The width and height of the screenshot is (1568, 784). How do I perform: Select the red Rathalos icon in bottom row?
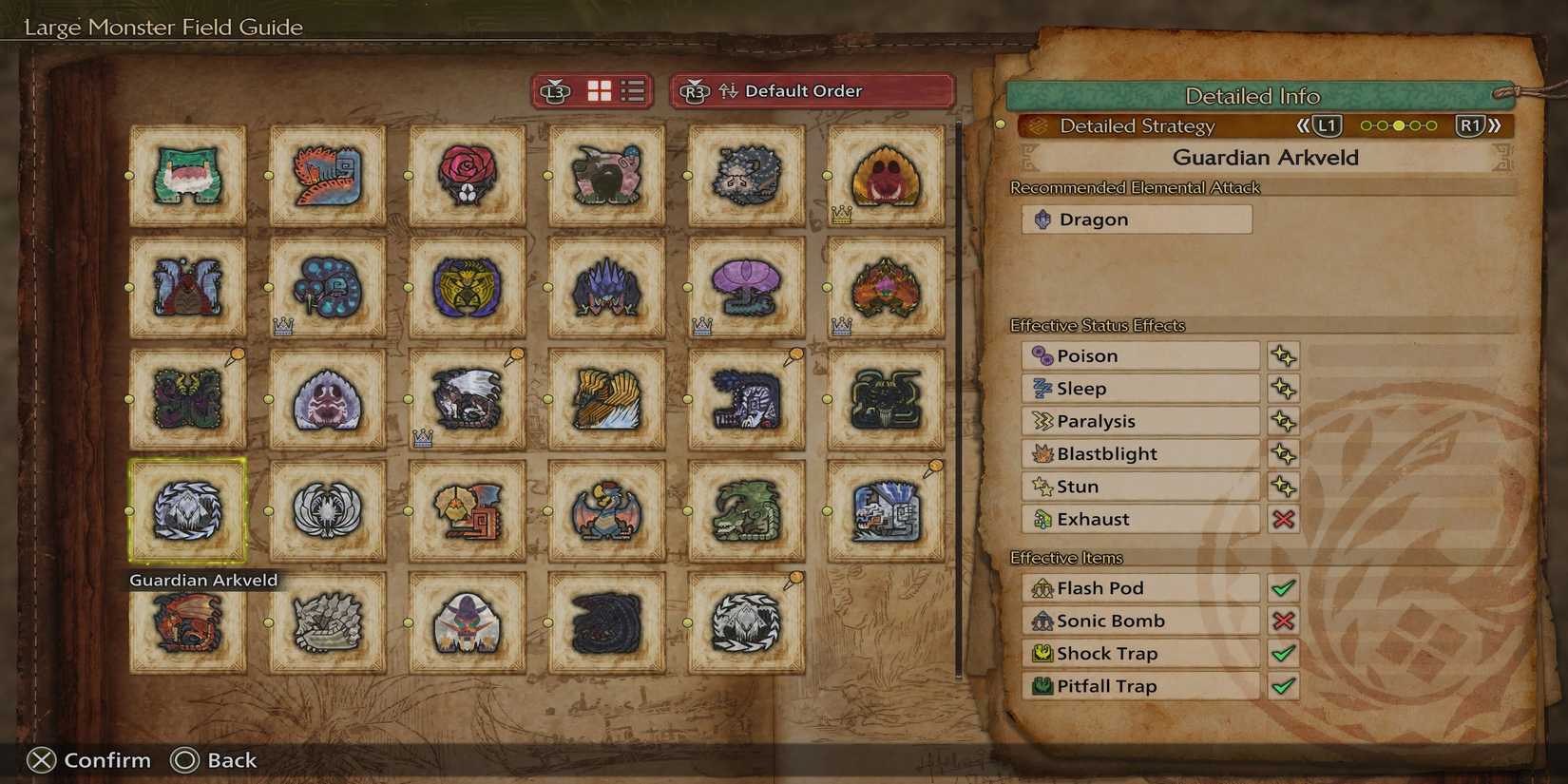[186, 622]
